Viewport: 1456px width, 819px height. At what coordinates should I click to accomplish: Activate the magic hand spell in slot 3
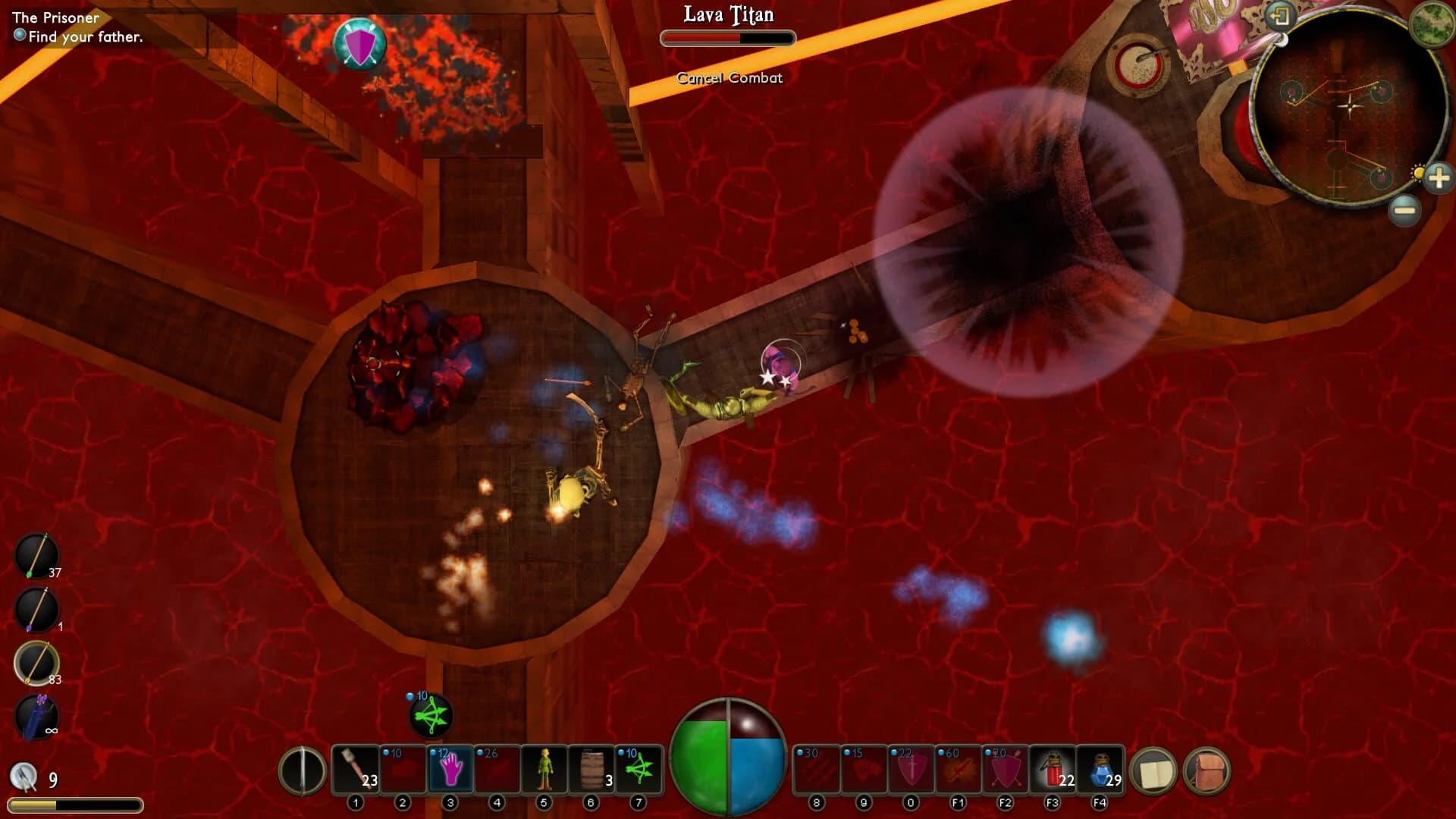click(x=450, y=770)
